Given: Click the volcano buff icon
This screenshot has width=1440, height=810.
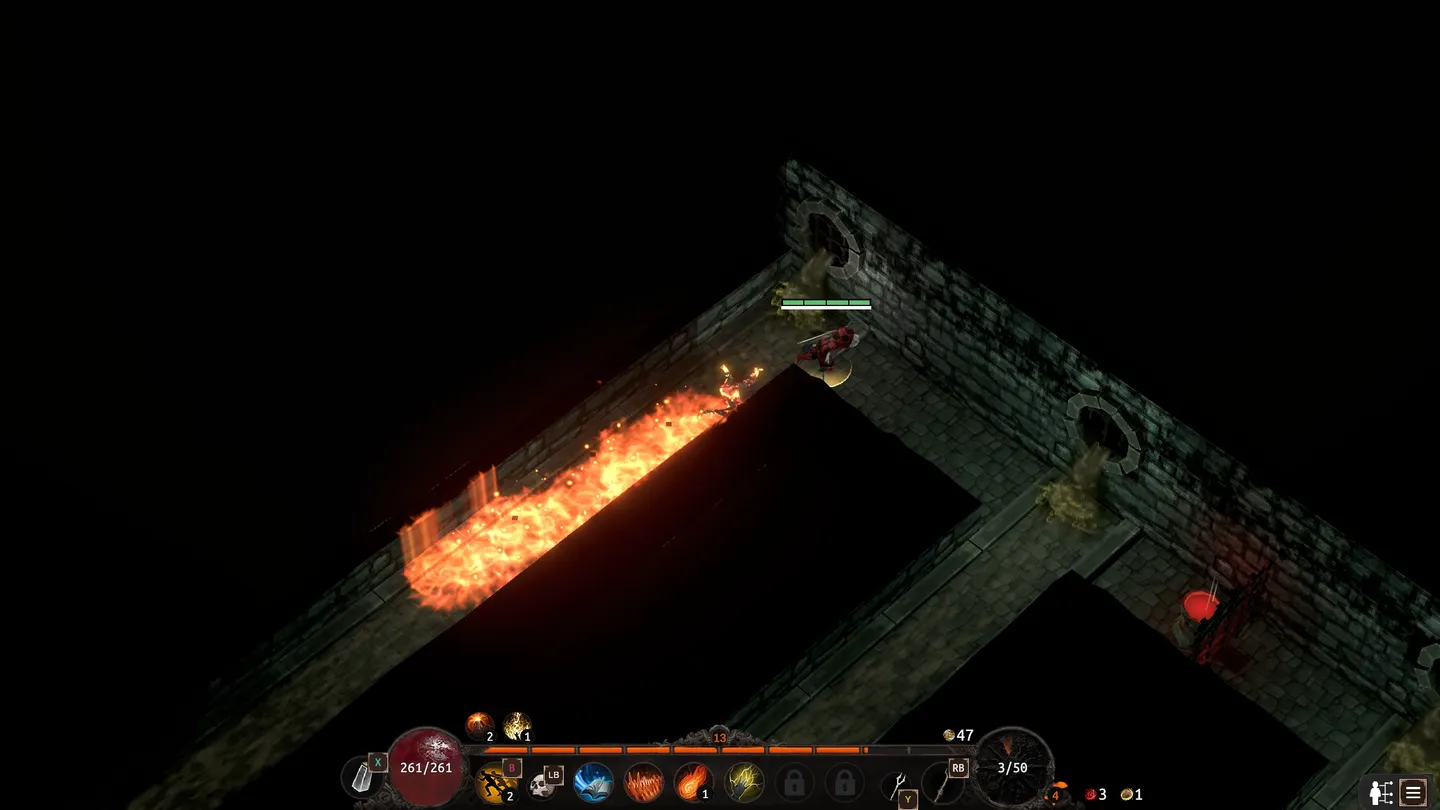Looking at the screenshot, I should point(479,724).
